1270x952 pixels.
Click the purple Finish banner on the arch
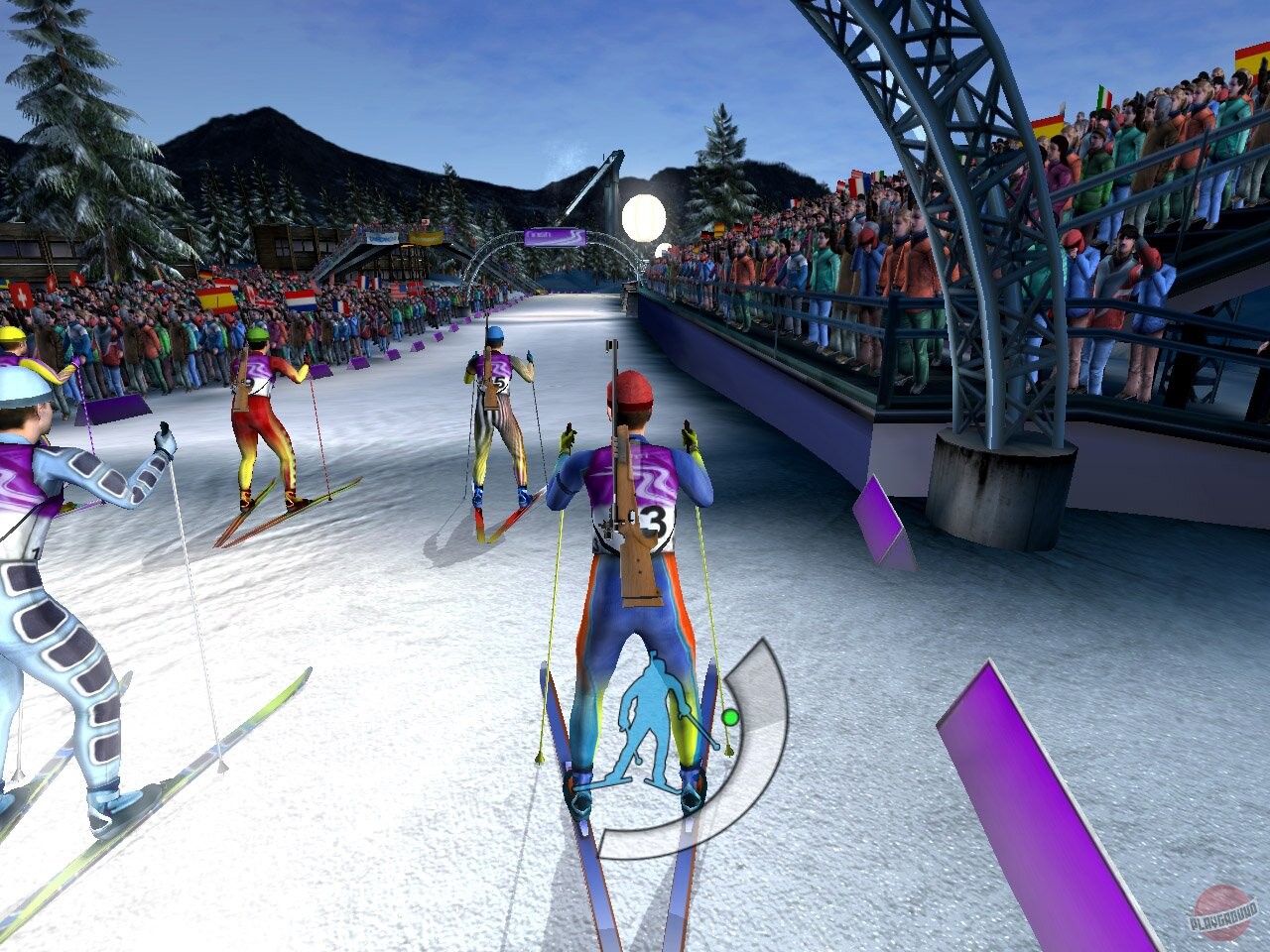click(554, 237)
